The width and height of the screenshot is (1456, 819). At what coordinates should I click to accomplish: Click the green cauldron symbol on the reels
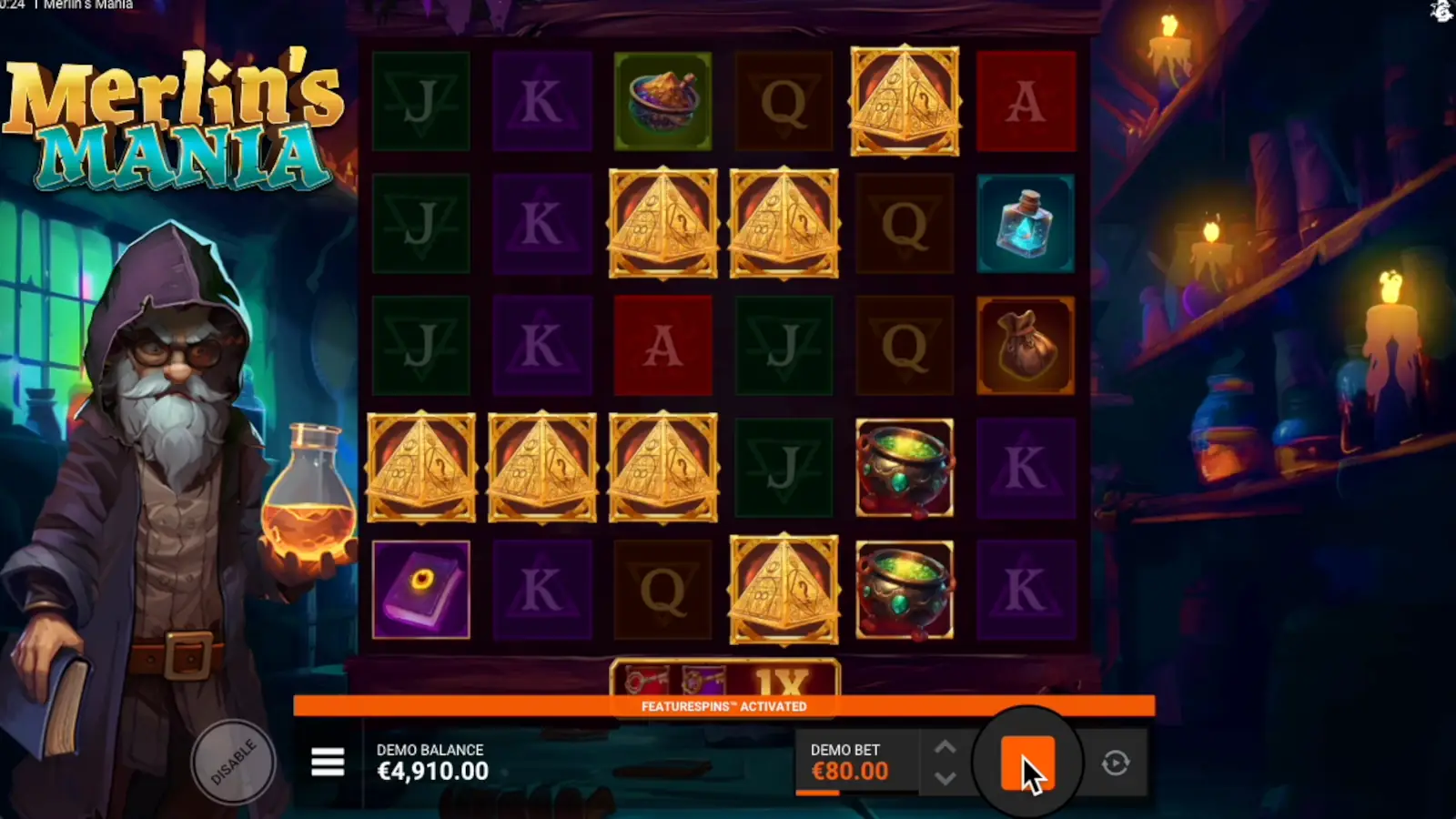coord(905,467)
